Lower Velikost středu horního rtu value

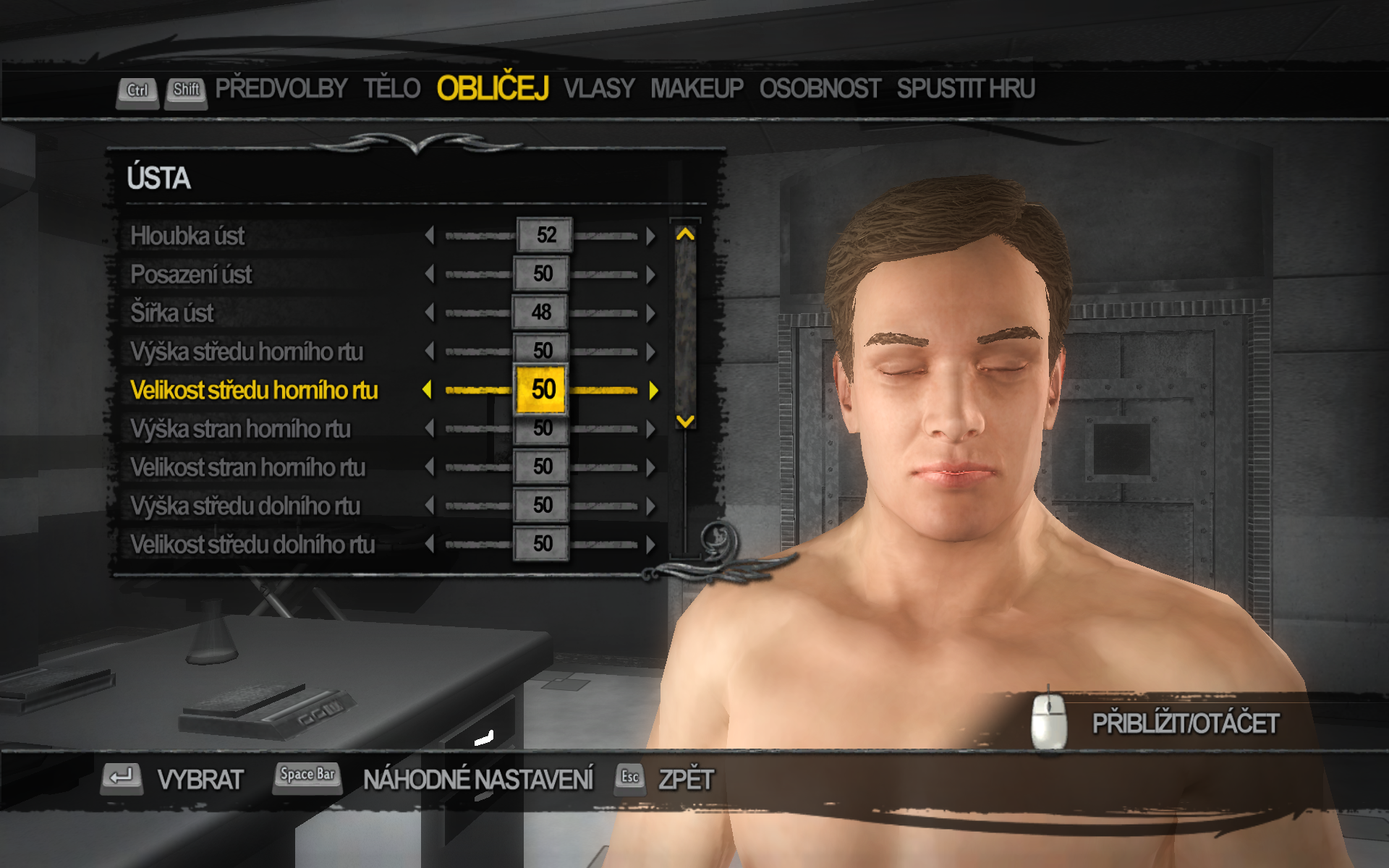(x=428, y=391)
